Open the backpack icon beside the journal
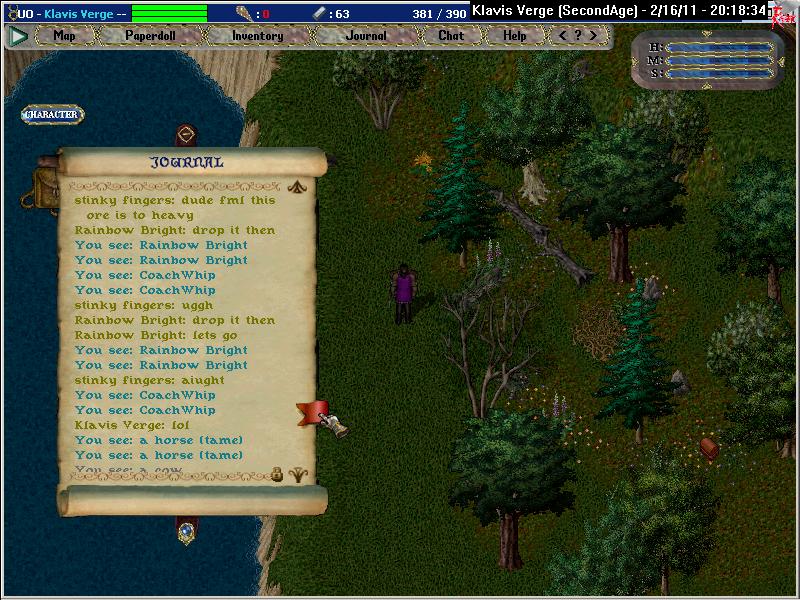This screenshot has width=800, height=600. [43, 187]
